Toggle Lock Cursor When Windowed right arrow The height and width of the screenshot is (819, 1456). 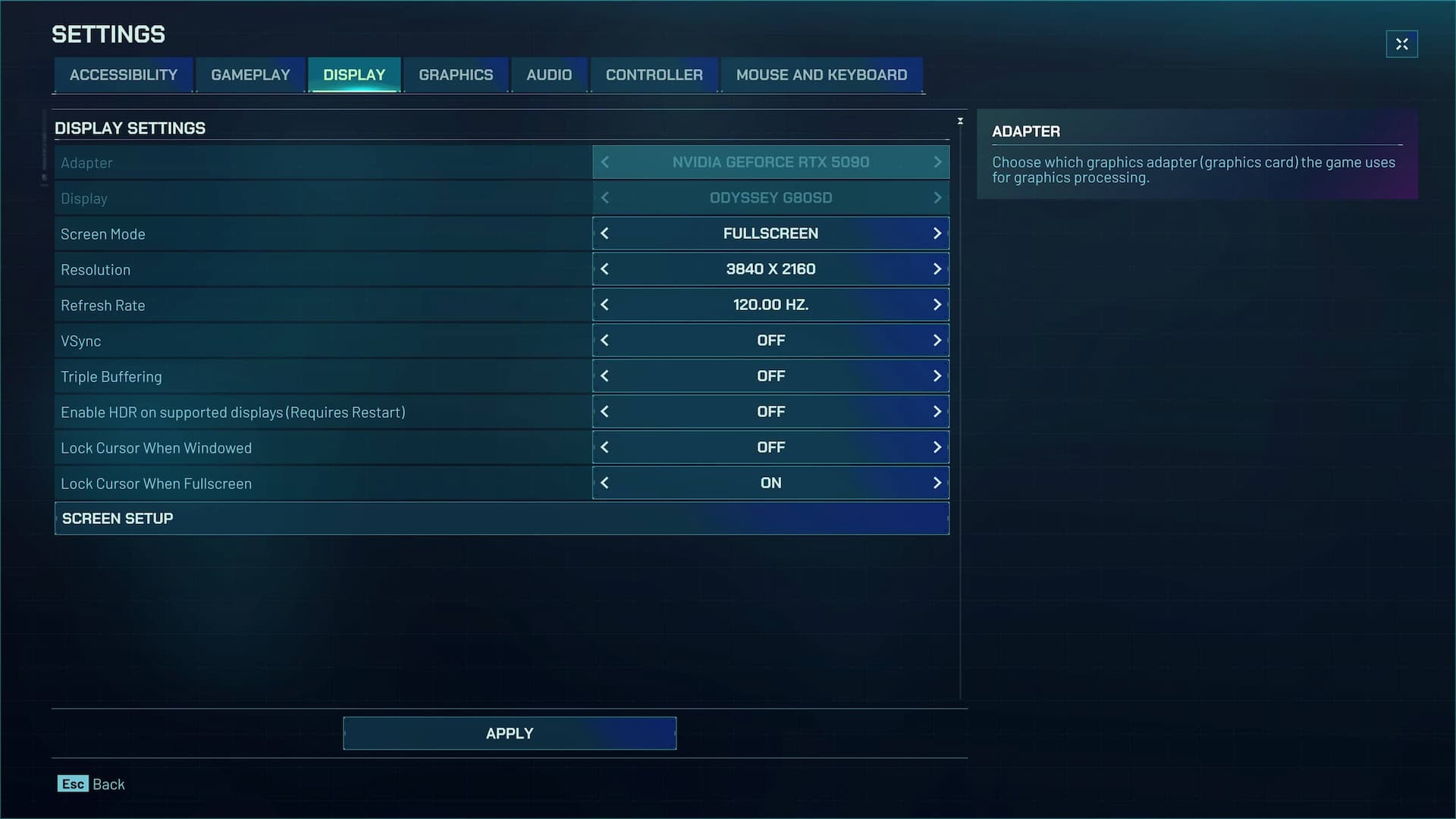pos(937,447)
